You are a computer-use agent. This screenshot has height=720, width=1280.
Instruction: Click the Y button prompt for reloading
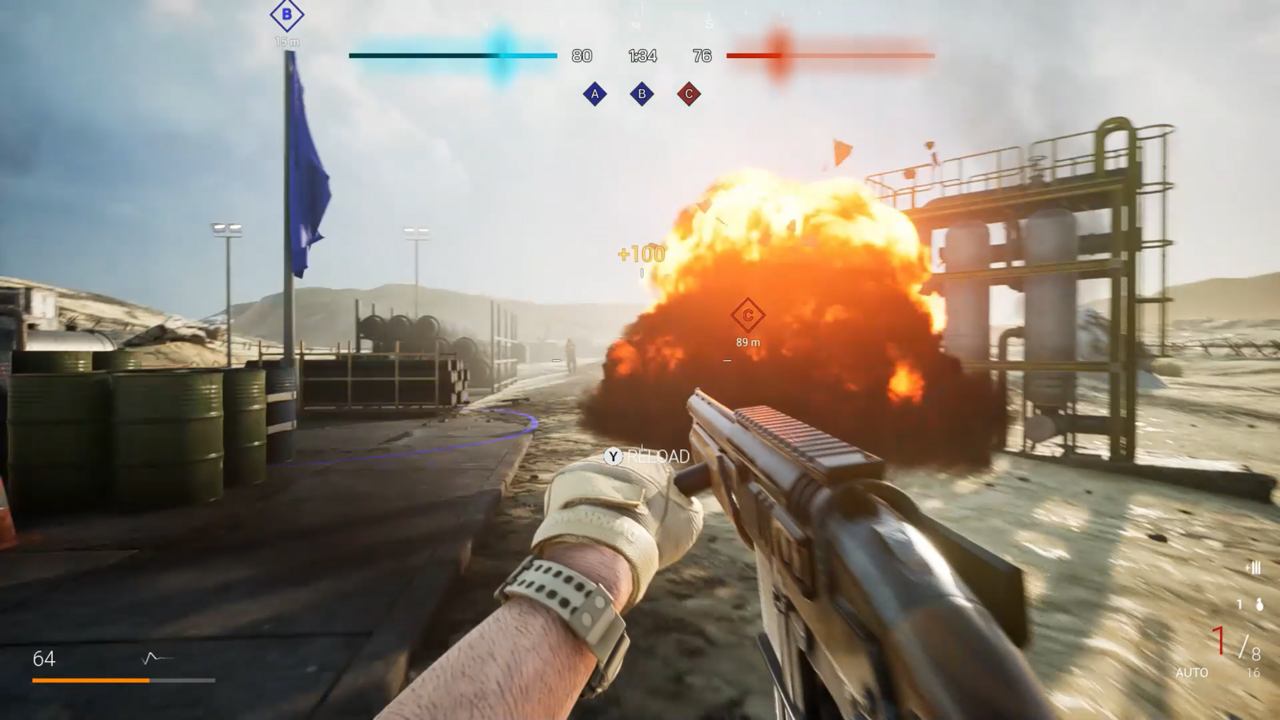pyautogui.click(x=611, y=456)
